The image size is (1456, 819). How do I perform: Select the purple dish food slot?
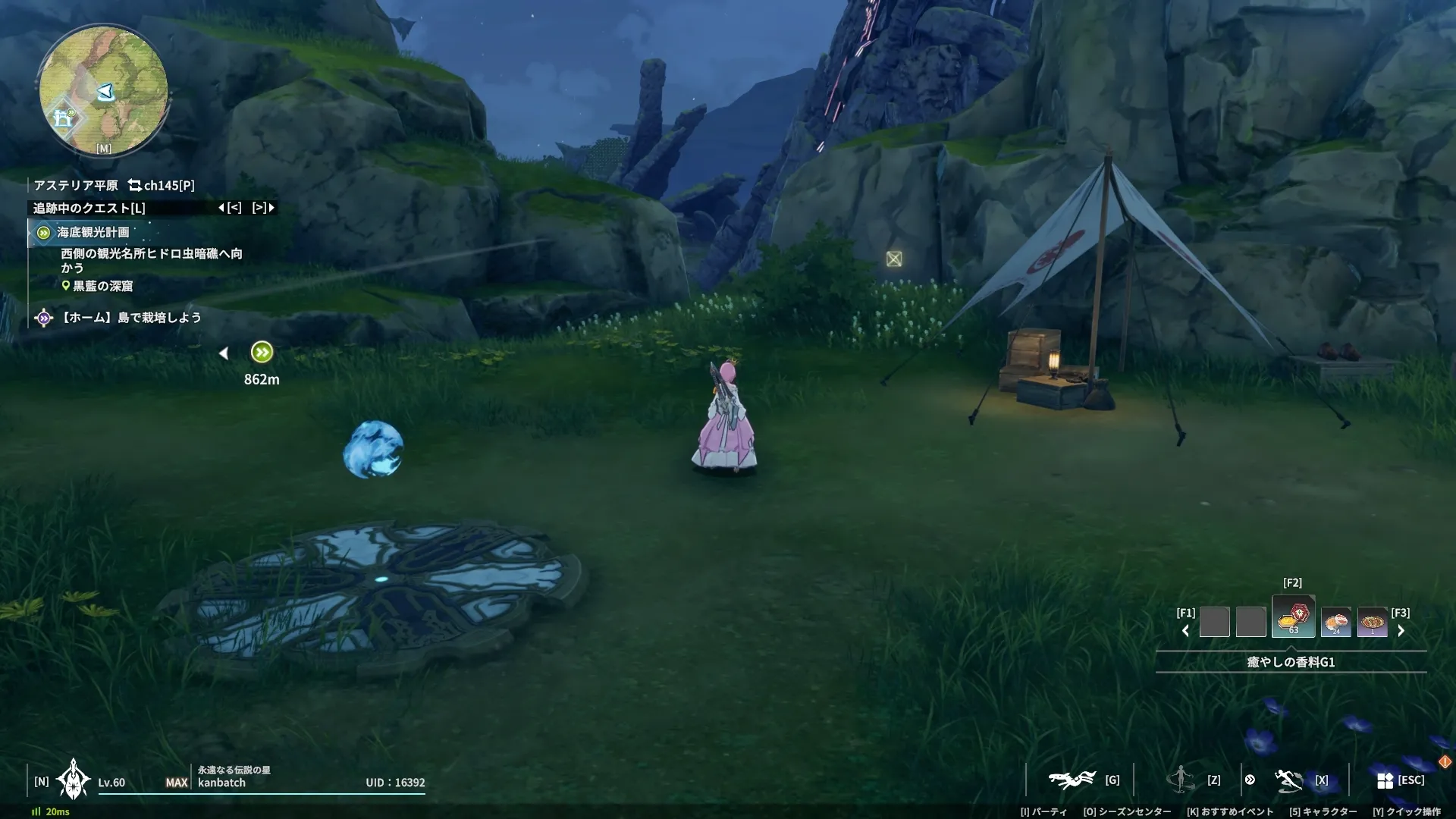point(1372,622)
